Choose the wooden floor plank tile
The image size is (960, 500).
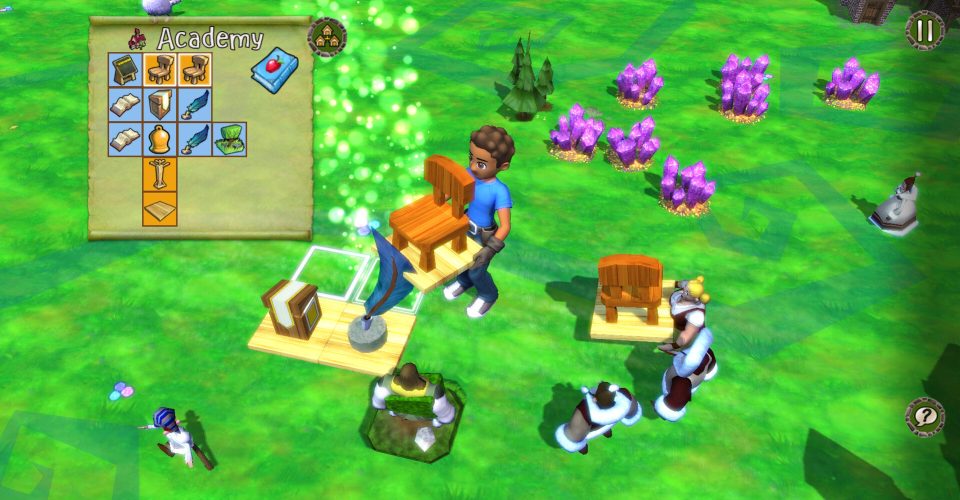click(160, 208)
